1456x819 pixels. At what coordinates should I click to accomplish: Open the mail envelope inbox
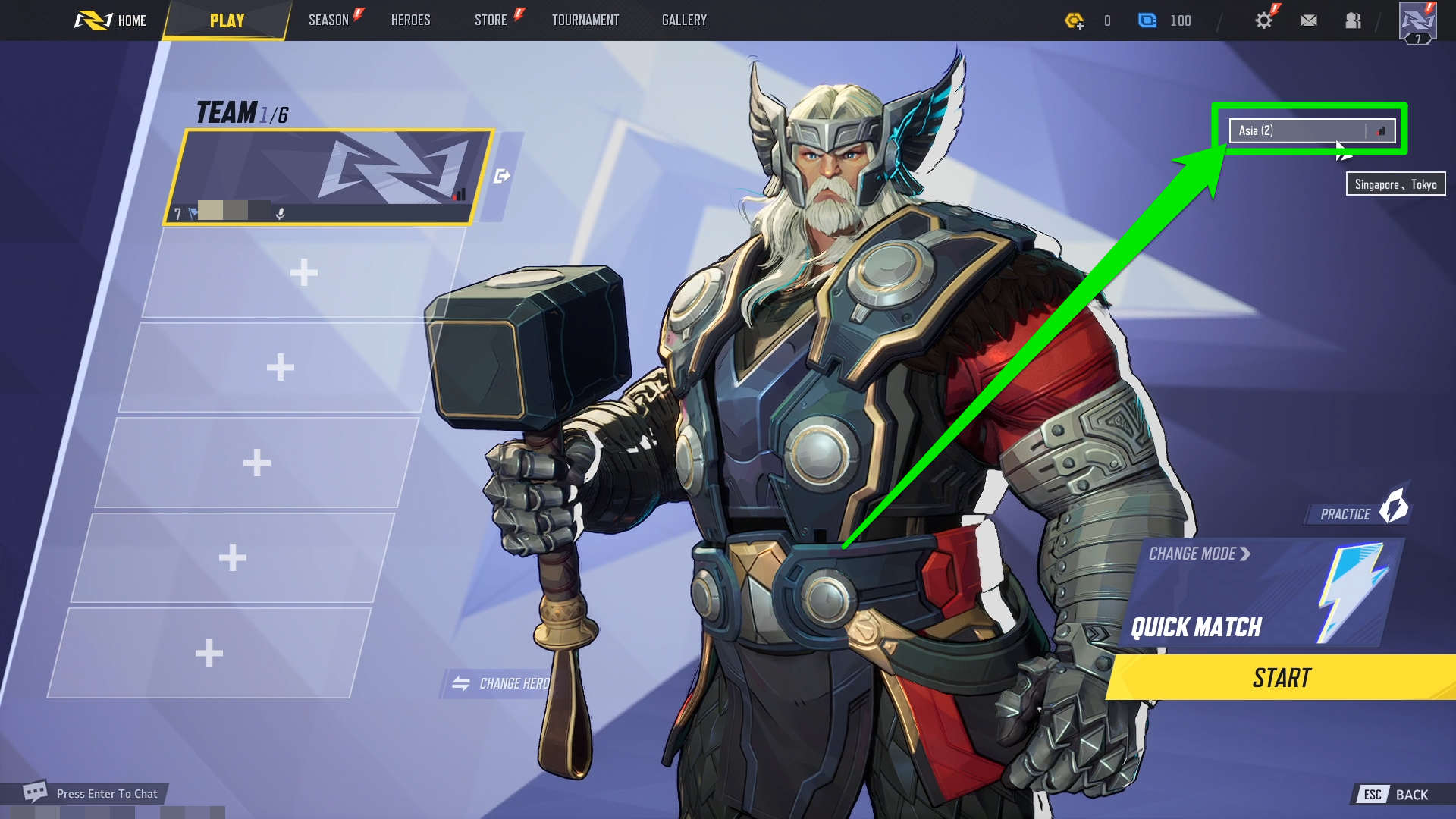1308,20
